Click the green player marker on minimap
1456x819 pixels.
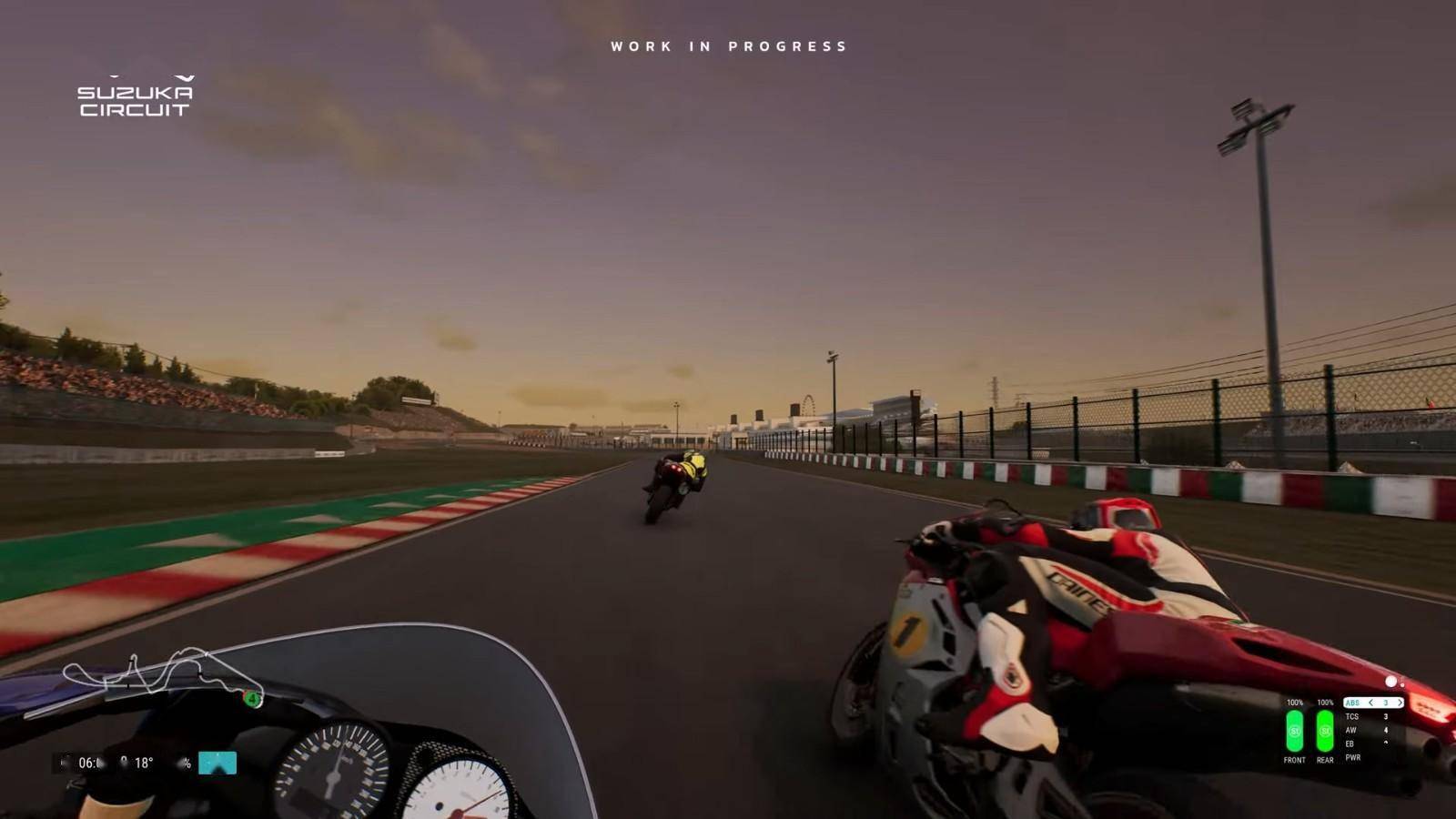point(250,699)
